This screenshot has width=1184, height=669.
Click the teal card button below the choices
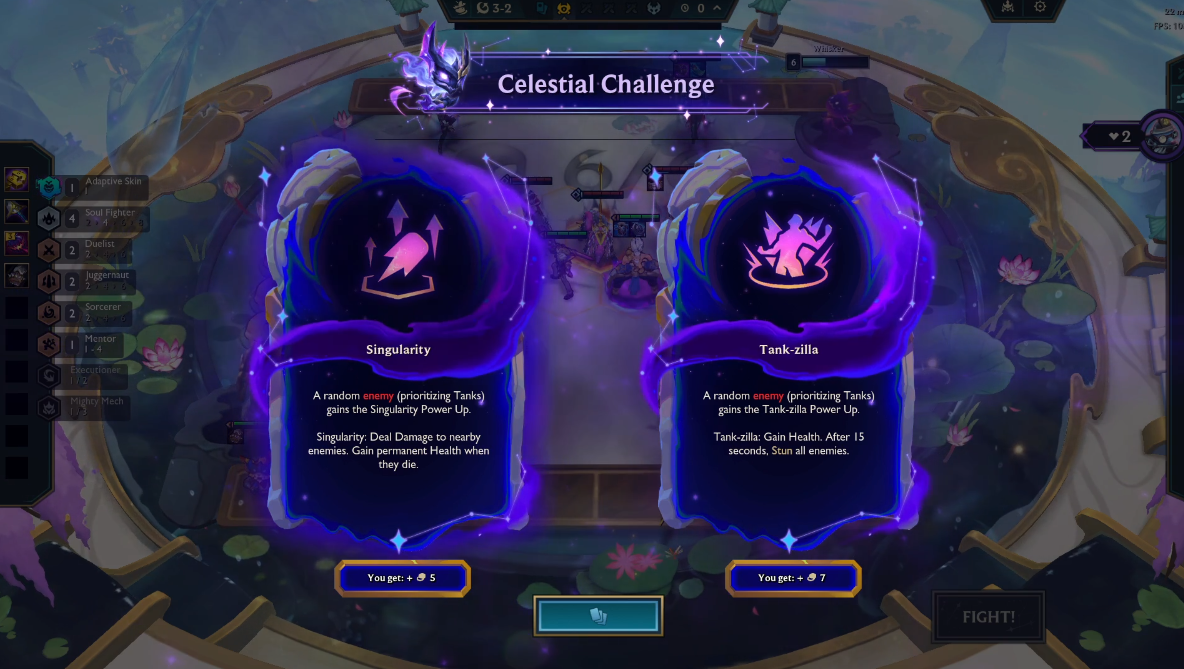(x=598, y=616)
